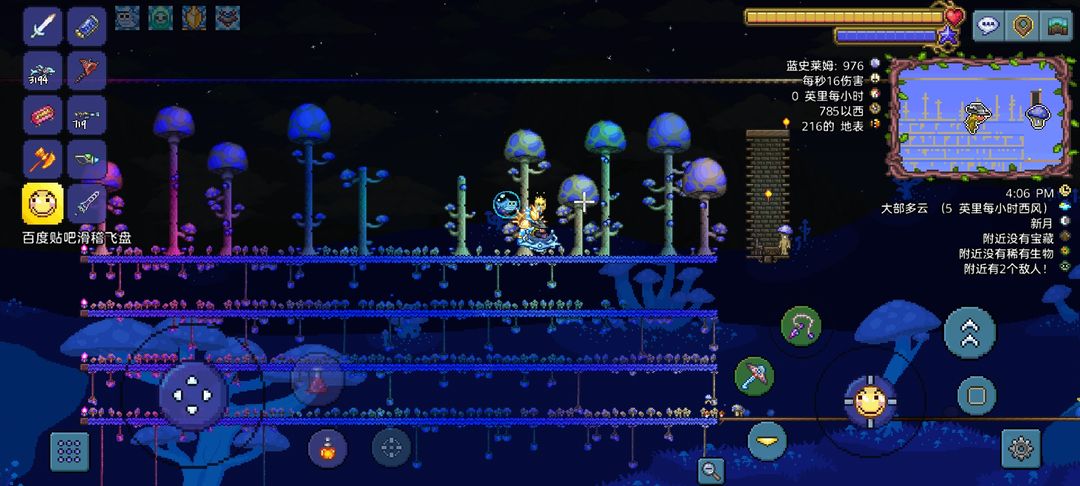Screen dimensions: 1080x486
Task: Choose the red axe hotbar slot
Action: pos(87,70)
